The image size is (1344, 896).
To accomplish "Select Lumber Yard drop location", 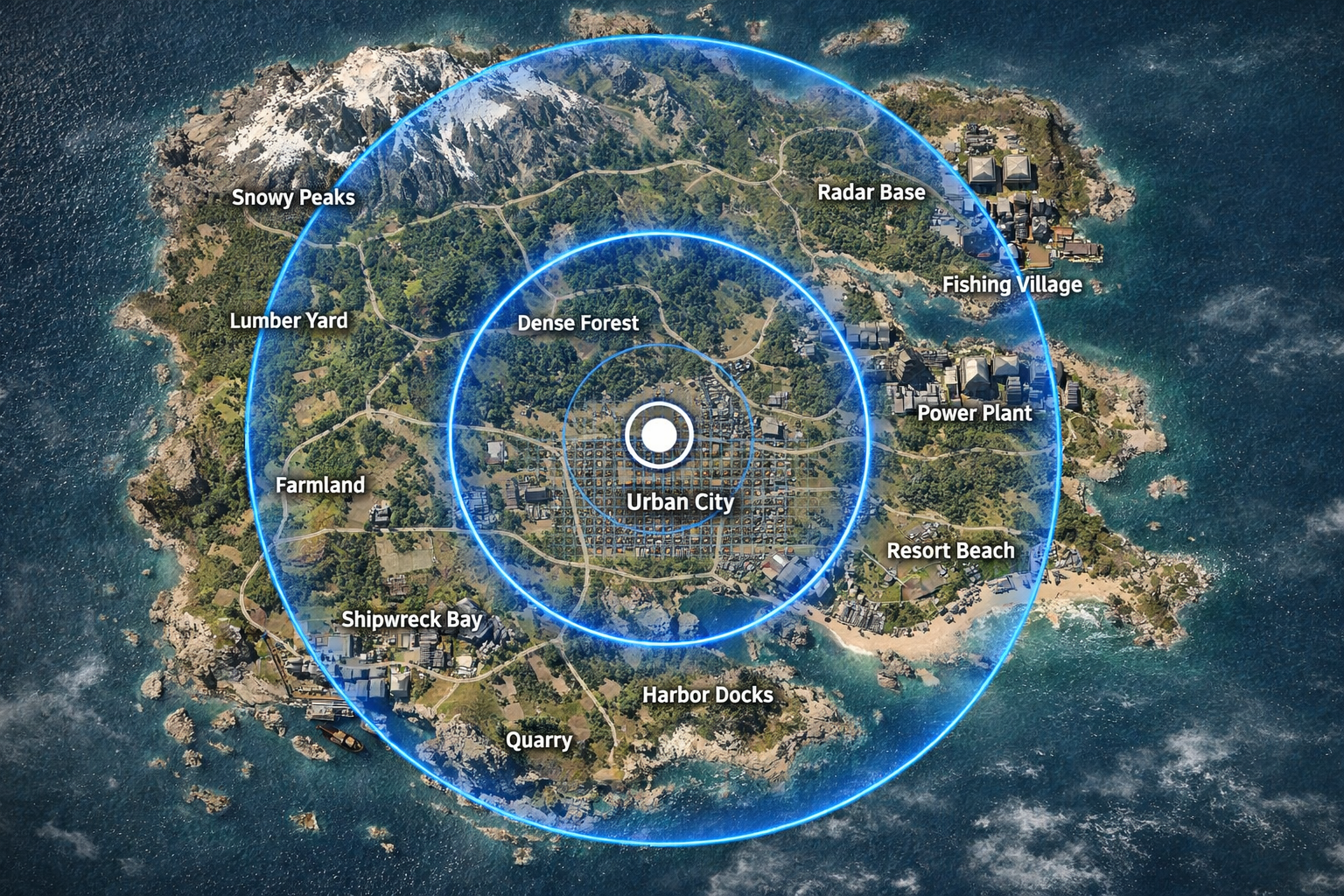I will pos(288,320).
